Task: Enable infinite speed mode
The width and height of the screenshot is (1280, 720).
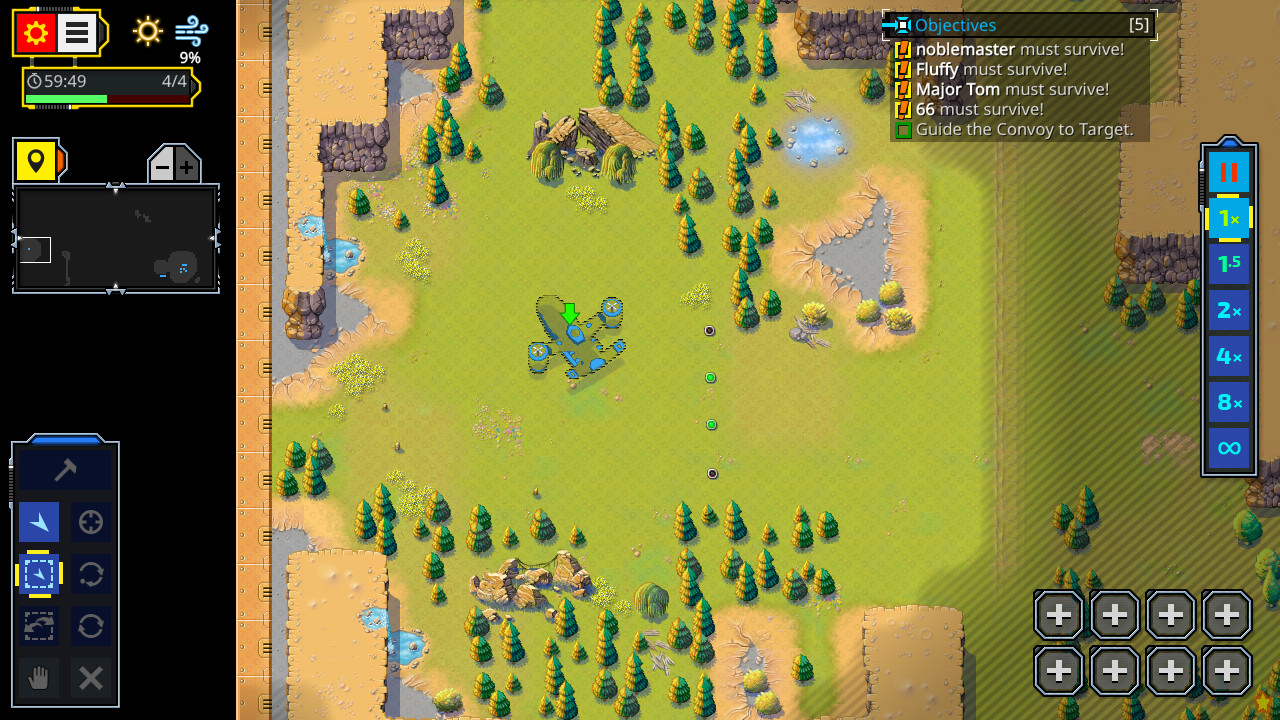Action: click(x=1228, y=447)
